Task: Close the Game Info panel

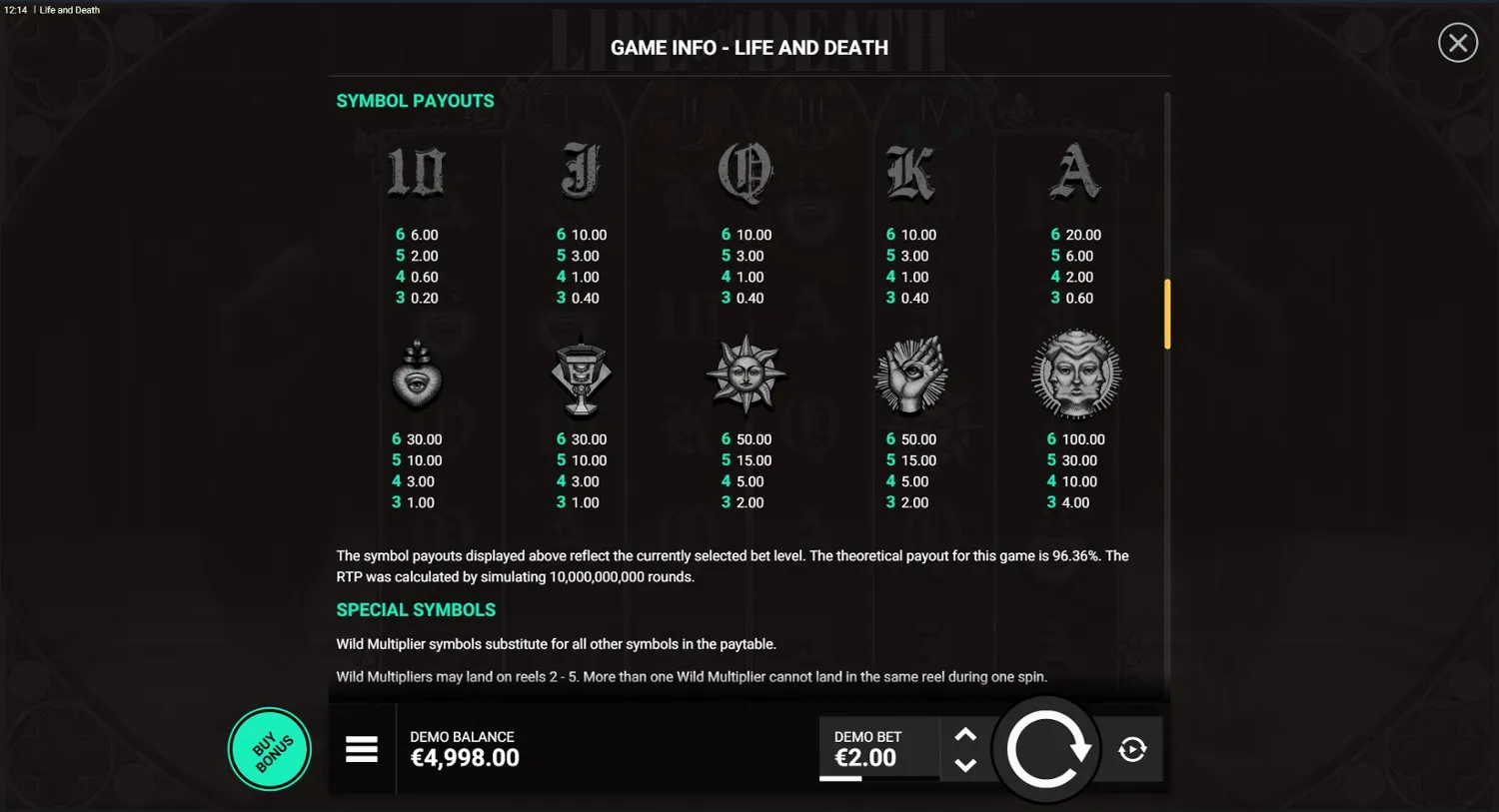Action: pyautogui.click(x=1457, y=42)
